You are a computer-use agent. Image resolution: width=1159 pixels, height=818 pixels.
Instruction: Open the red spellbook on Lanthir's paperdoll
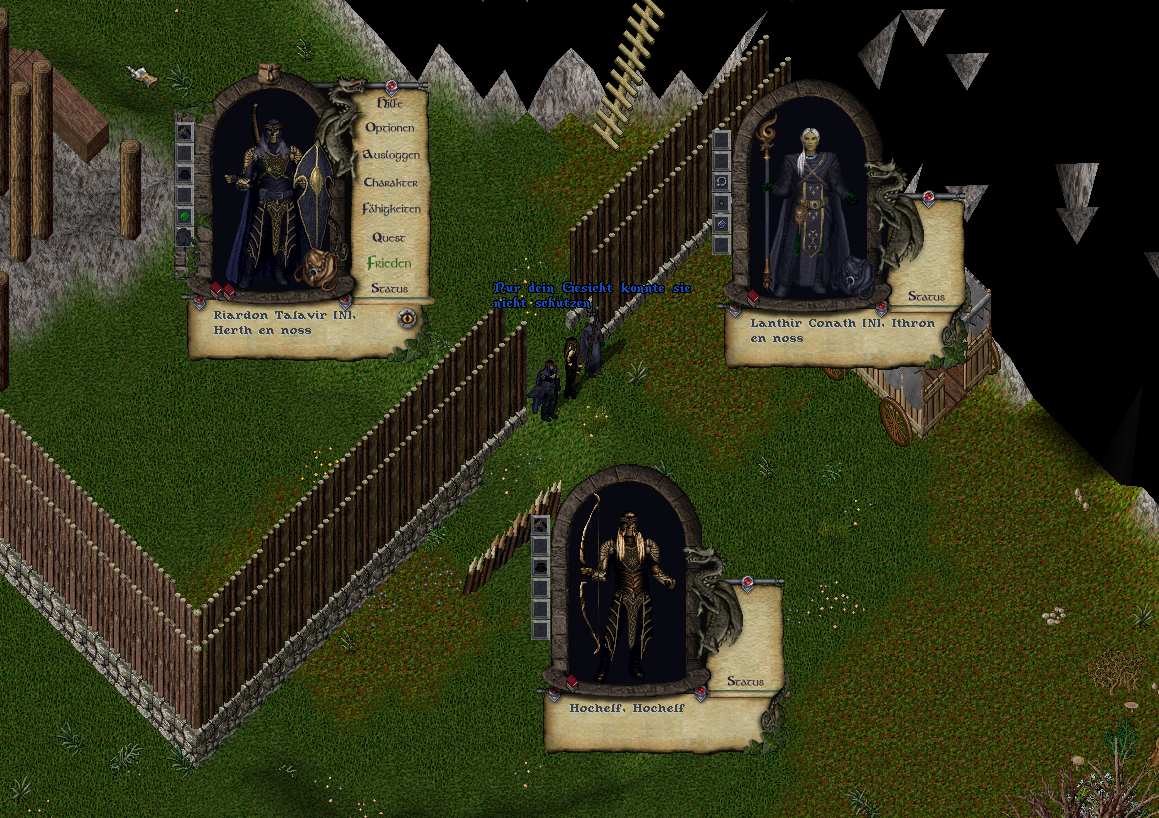tap(753, 297)
